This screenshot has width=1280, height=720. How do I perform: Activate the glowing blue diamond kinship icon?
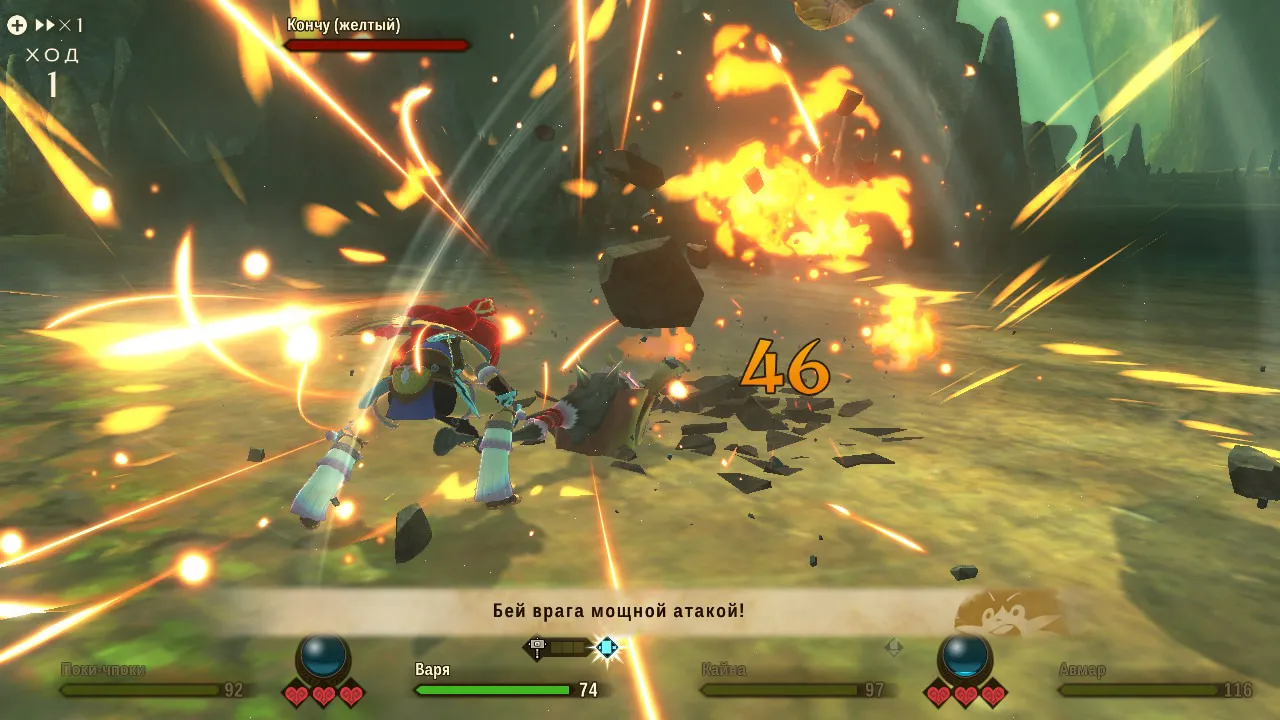pyautogui.click(x=606, y=648)
